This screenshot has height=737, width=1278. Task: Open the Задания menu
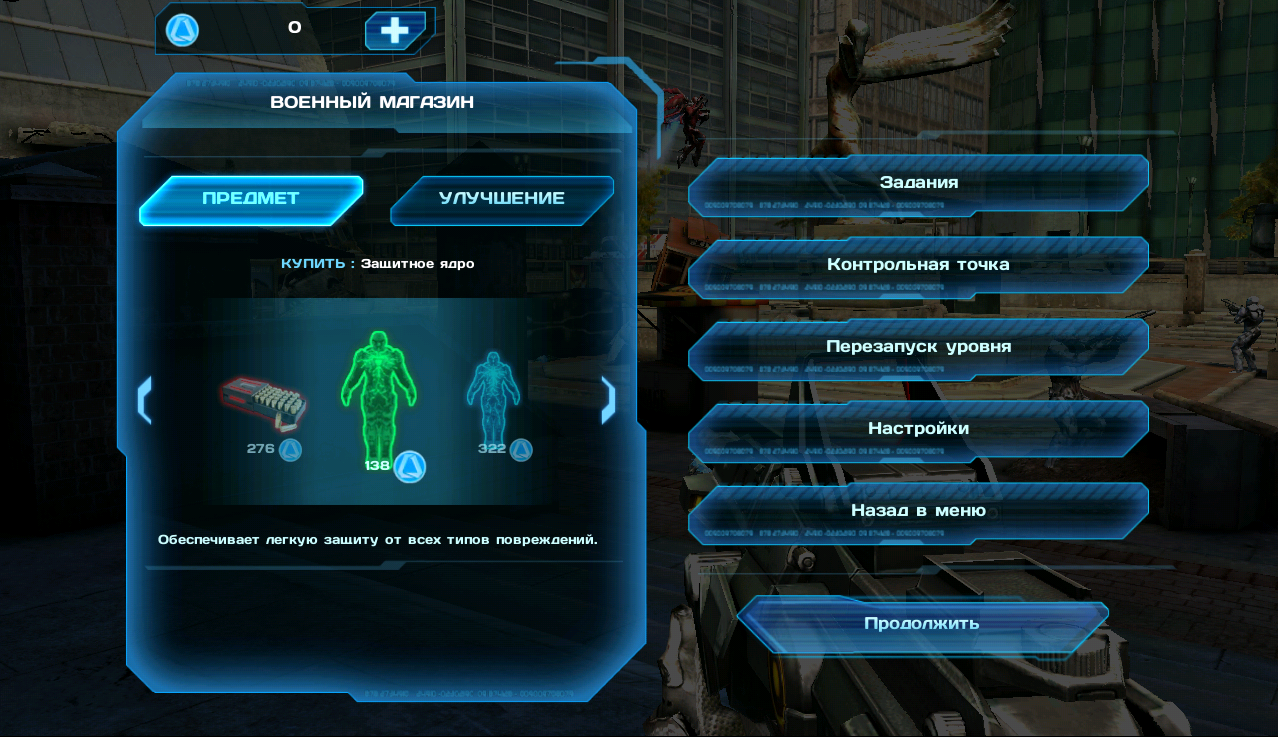918,183
